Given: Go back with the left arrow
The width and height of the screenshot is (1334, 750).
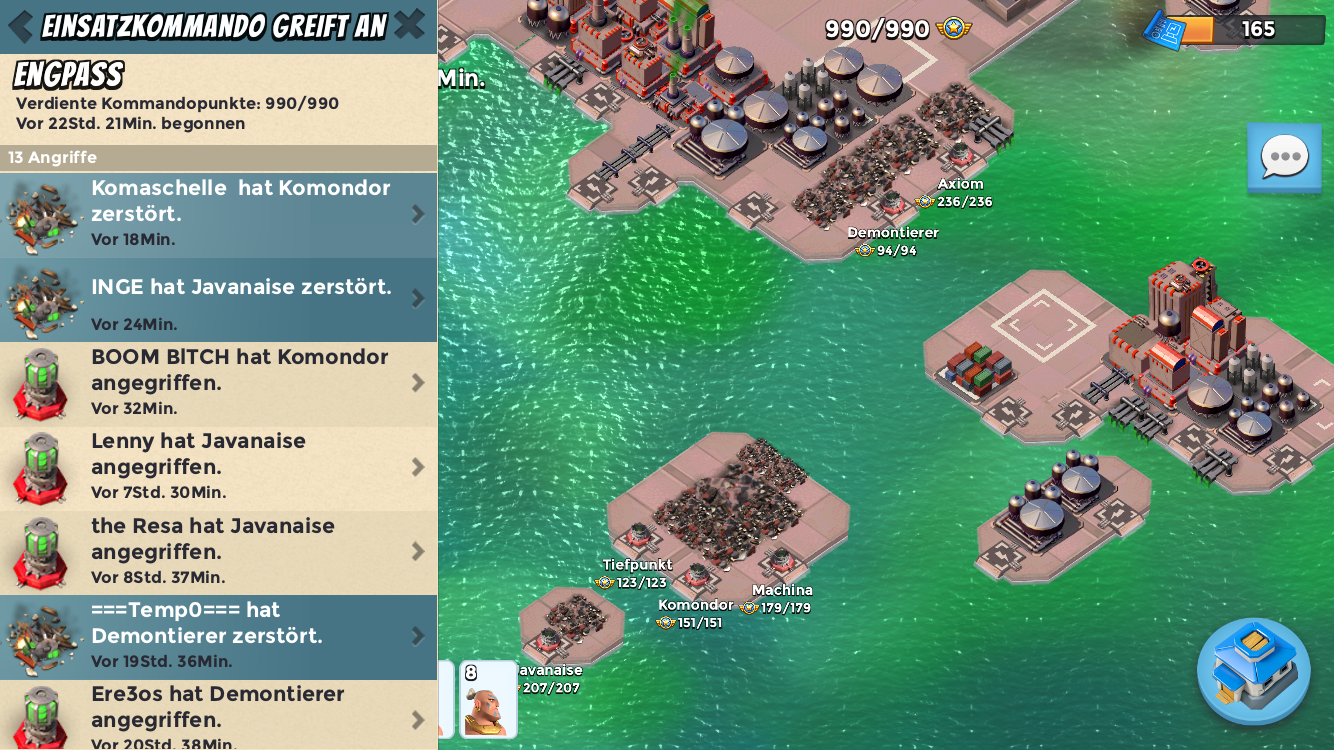Looking at the screenshot, I should 19,27.
